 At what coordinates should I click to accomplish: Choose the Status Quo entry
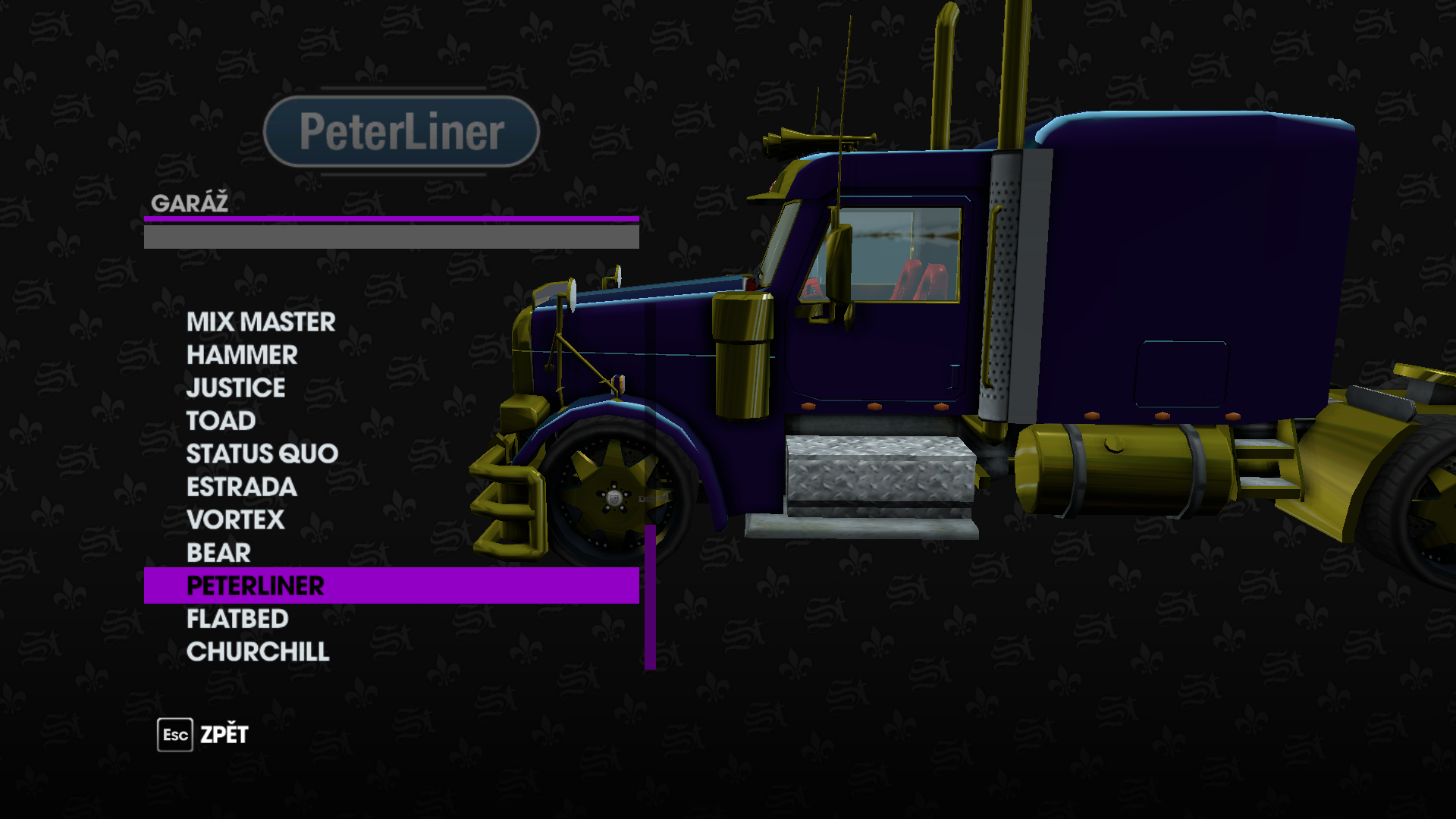click(262, 454)
